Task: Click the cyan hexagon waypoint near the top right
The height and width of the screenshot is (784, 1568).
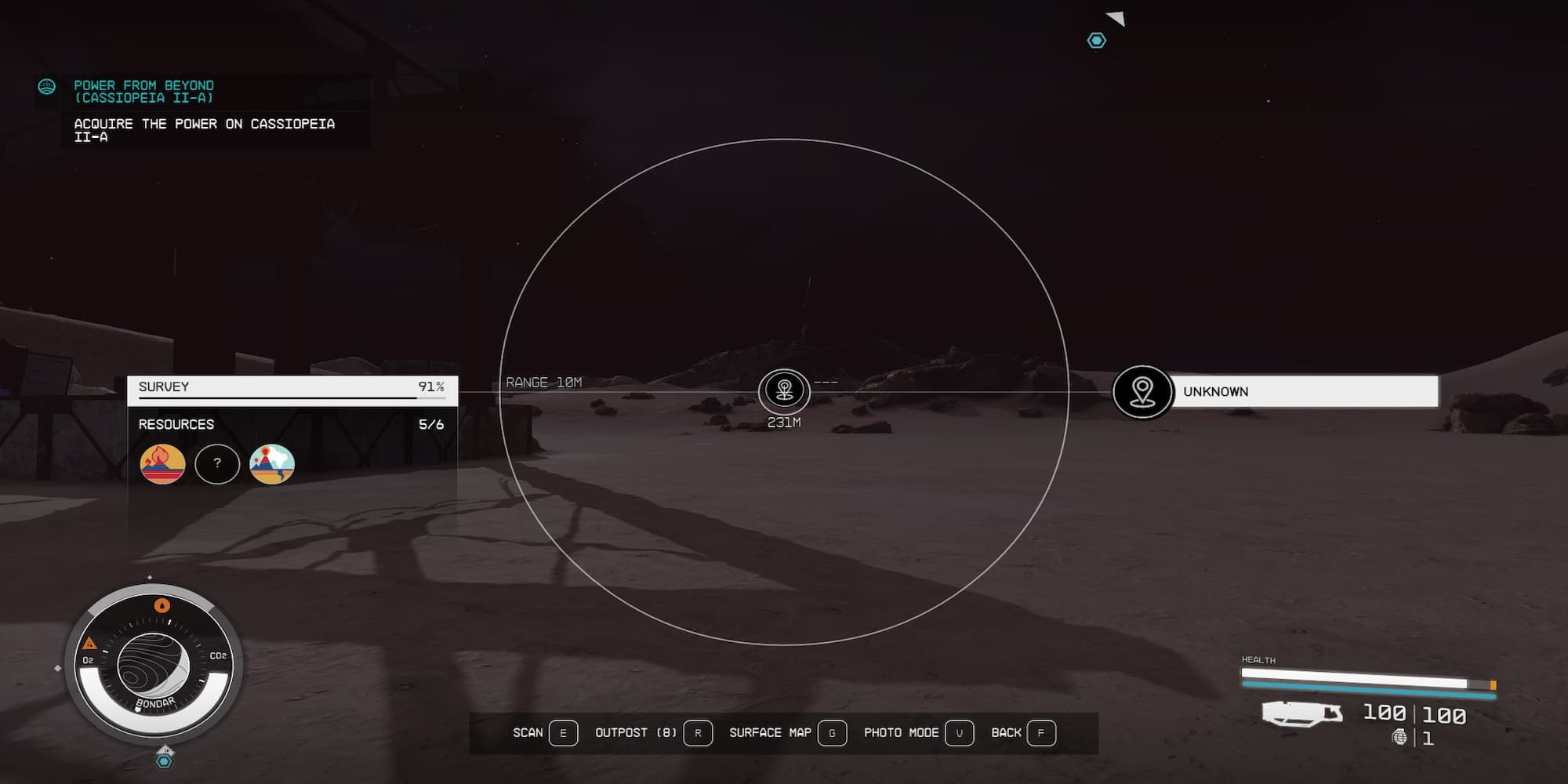Action: point(1096,40)
